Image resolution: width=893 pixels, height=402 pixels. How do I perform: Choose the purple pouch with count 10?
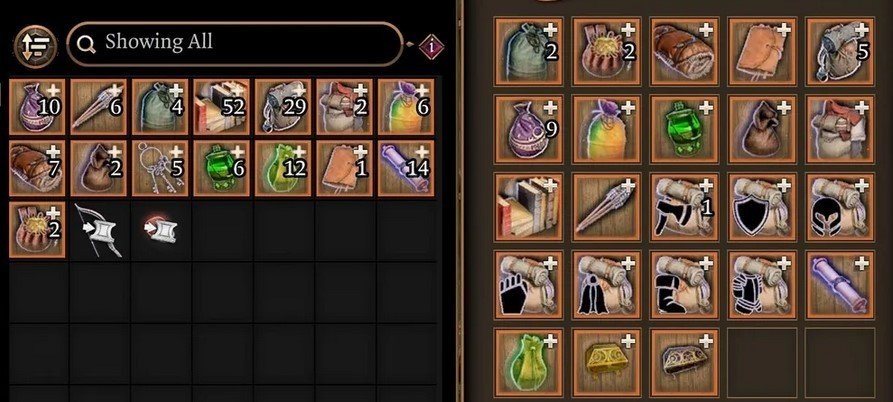click(37, 106)
